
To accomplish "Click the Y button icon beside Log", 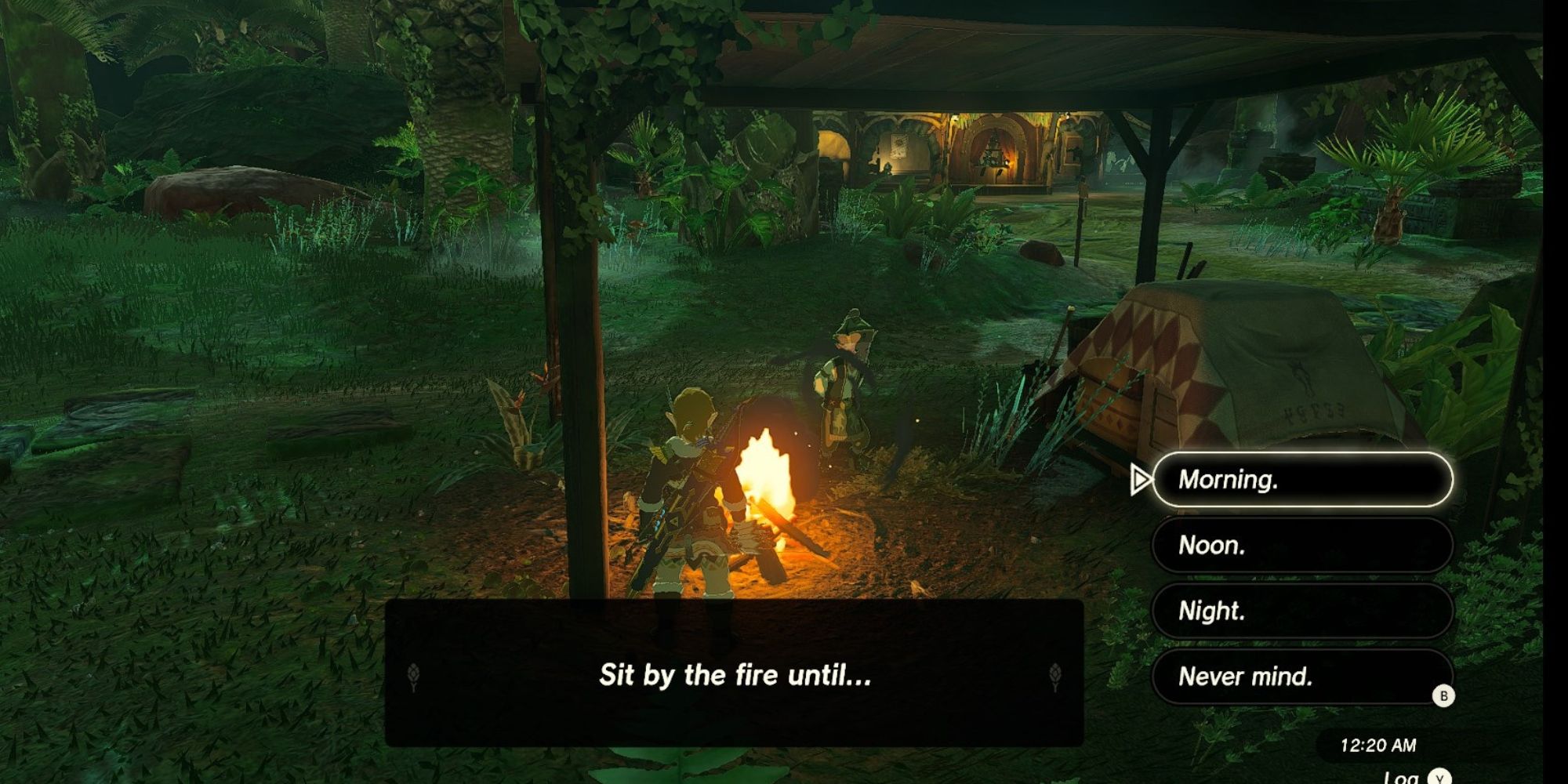I will tap(1439, 778).
